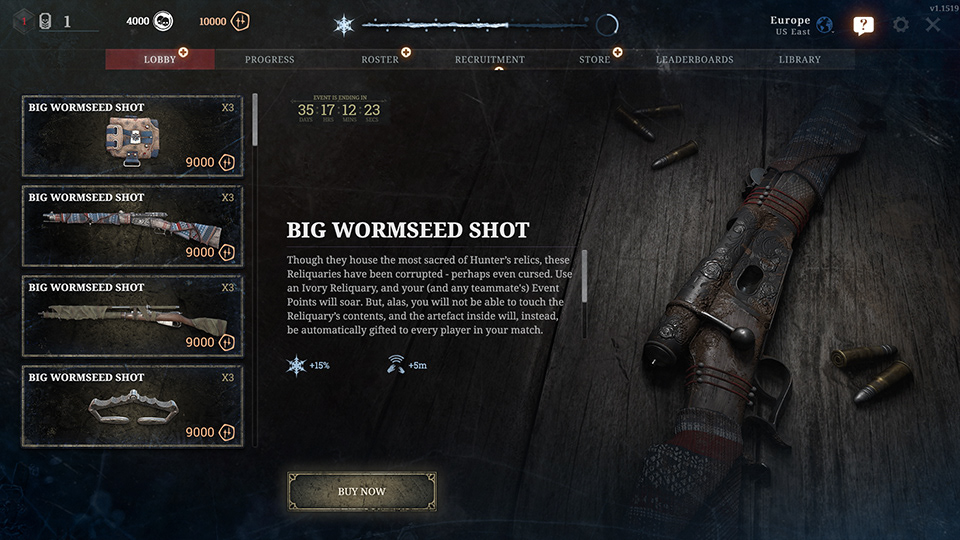Switch to the Store tab

tap(594, 60)
